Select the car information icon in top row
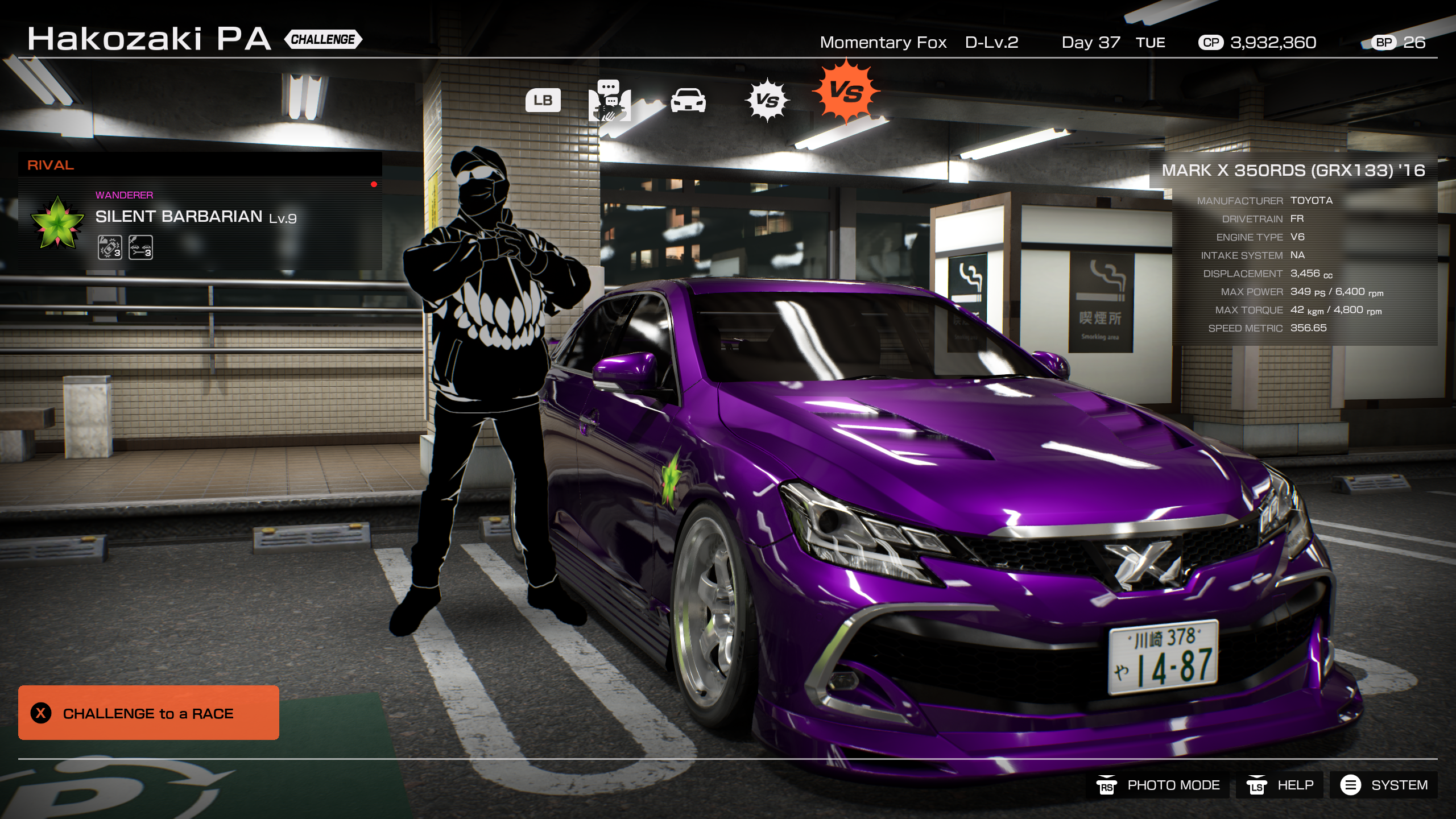Image resolution: width=1456 pixels, height=819 pixels. pyautogui.click(x=688, y=101)
